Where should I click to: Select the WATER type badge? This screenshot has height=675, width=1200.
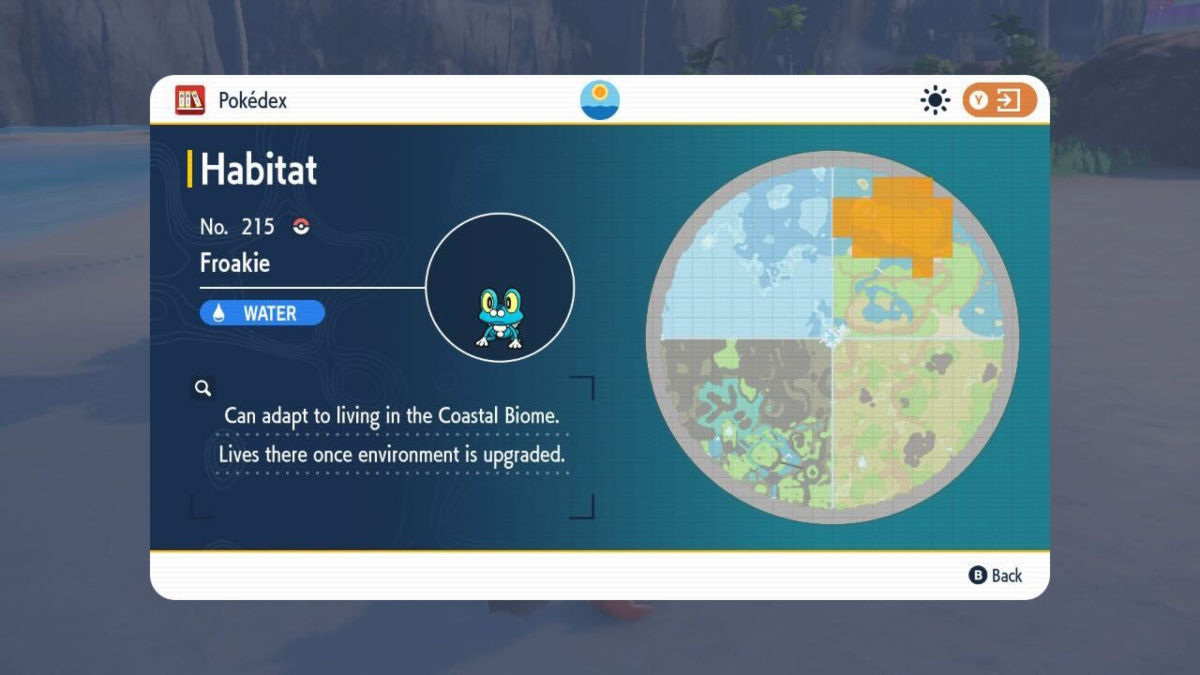tap(262, 313)
